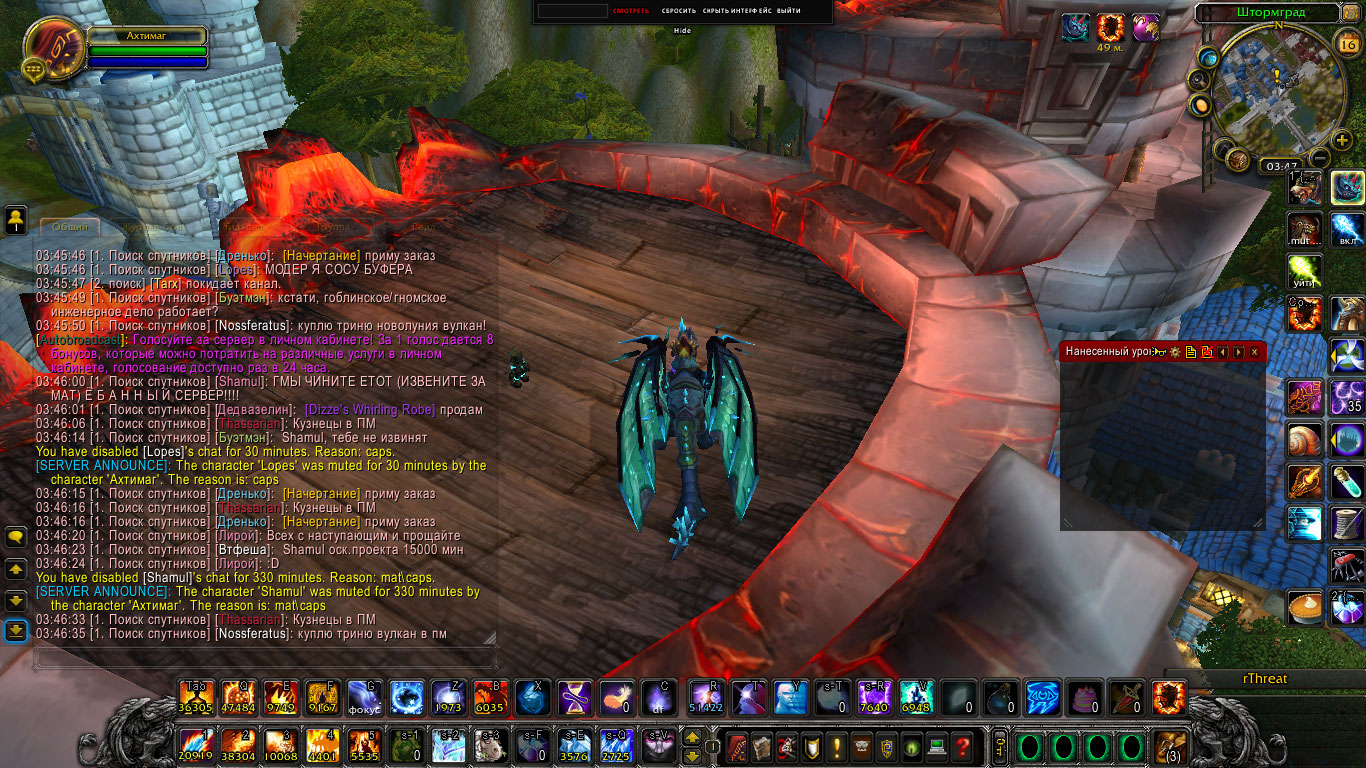Open the main menu computer icon
The image size is (1366, 768).
point(937,746)
